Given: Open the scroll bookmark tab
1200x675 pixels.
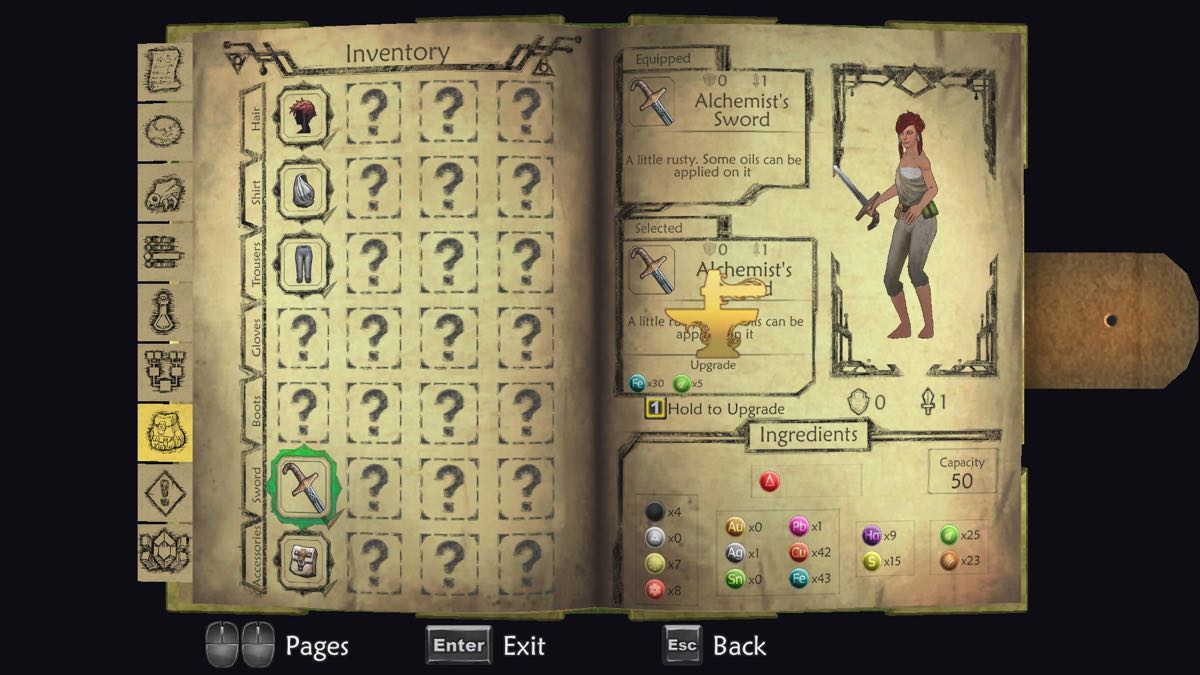Looking at the screenshot, I should pos(162,68).
